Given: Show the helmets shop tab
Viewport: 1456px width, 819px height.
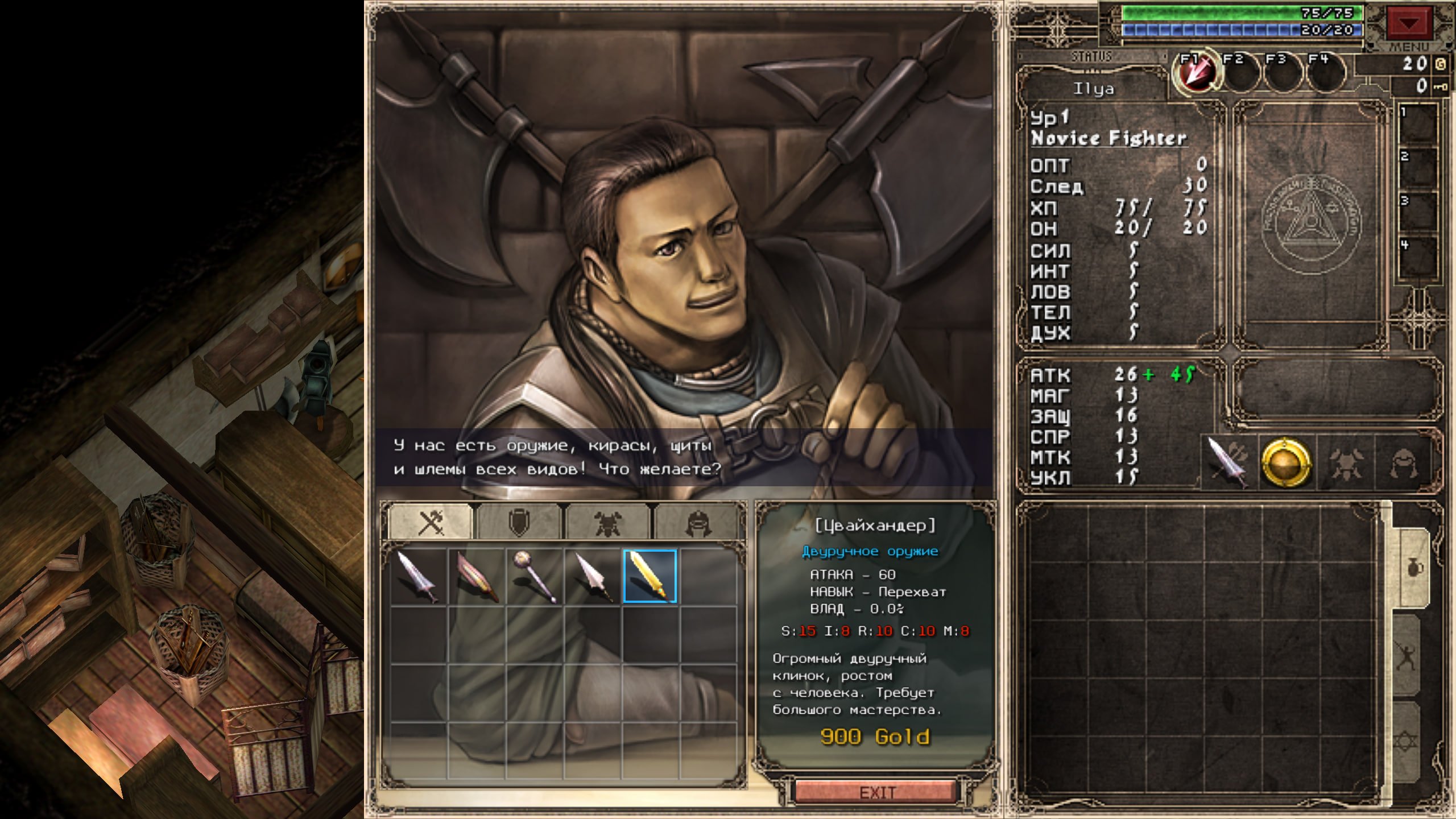Looking at the screenshot, I should pyautogui.click(x=697, y=522).
